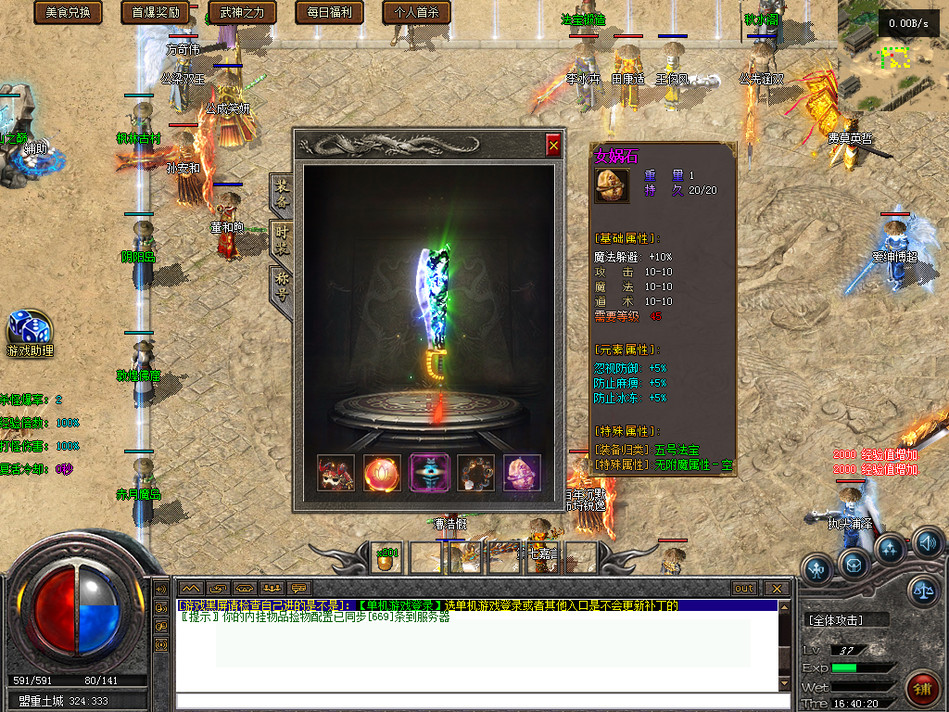Image resolution: width=949 pixels, height=712 pixels.
Task: Switch to the 装备 equipment tab
Action: tap(282, 194)
